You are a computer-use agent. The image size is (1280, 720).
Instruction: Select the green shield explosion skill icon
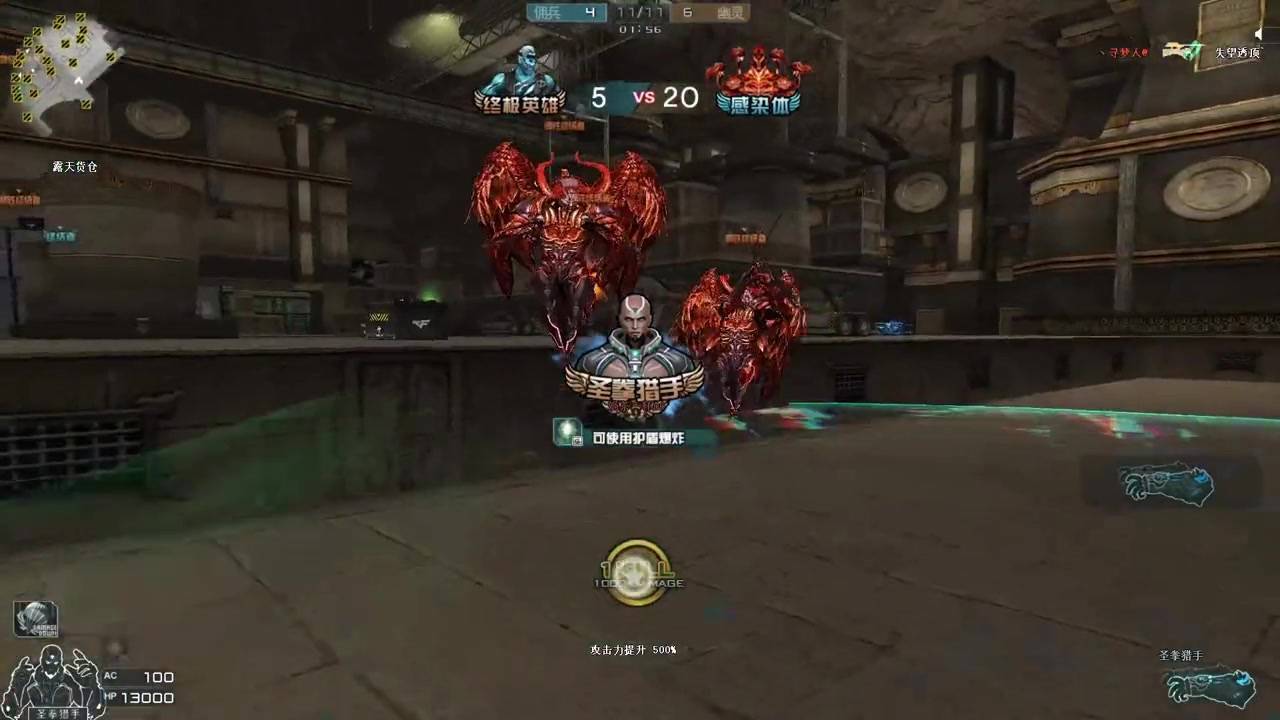[569, 434]
